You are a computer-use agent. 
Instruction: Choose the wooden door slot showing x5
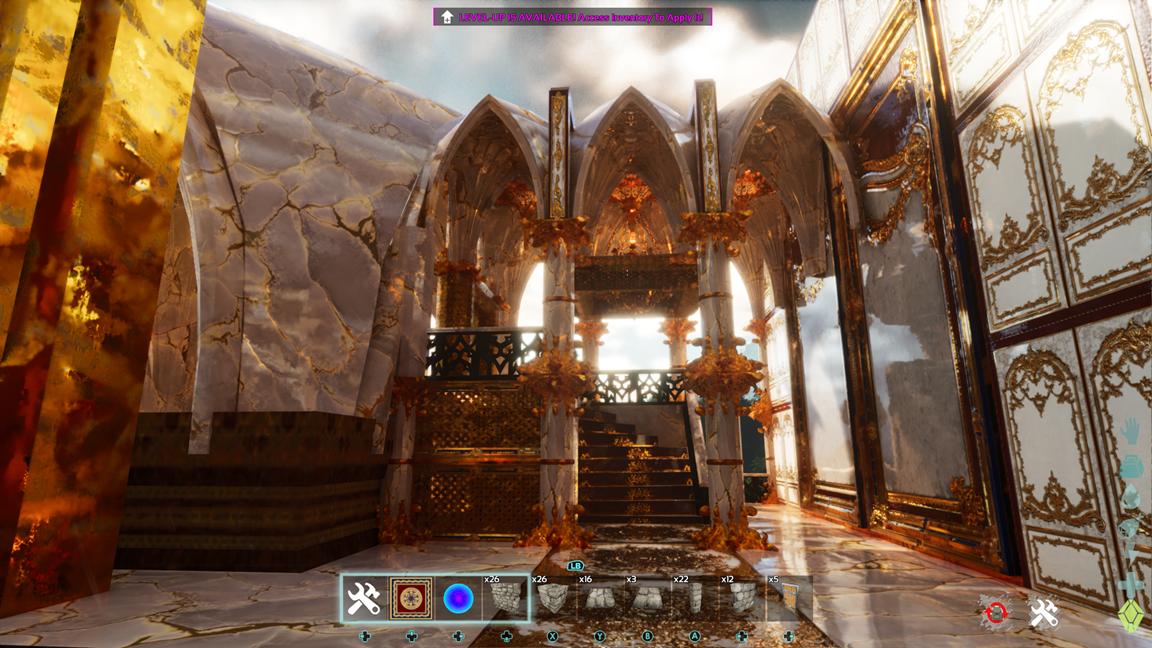coord(788,599)
